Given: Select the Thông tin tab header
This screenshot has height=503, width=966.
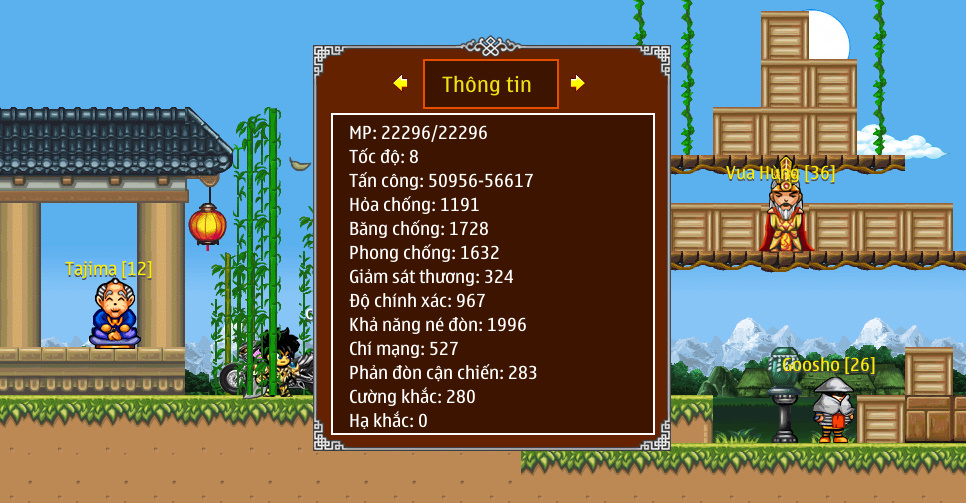Looking at the screenshot, I should pyautogui.click(x=490, y=84).
